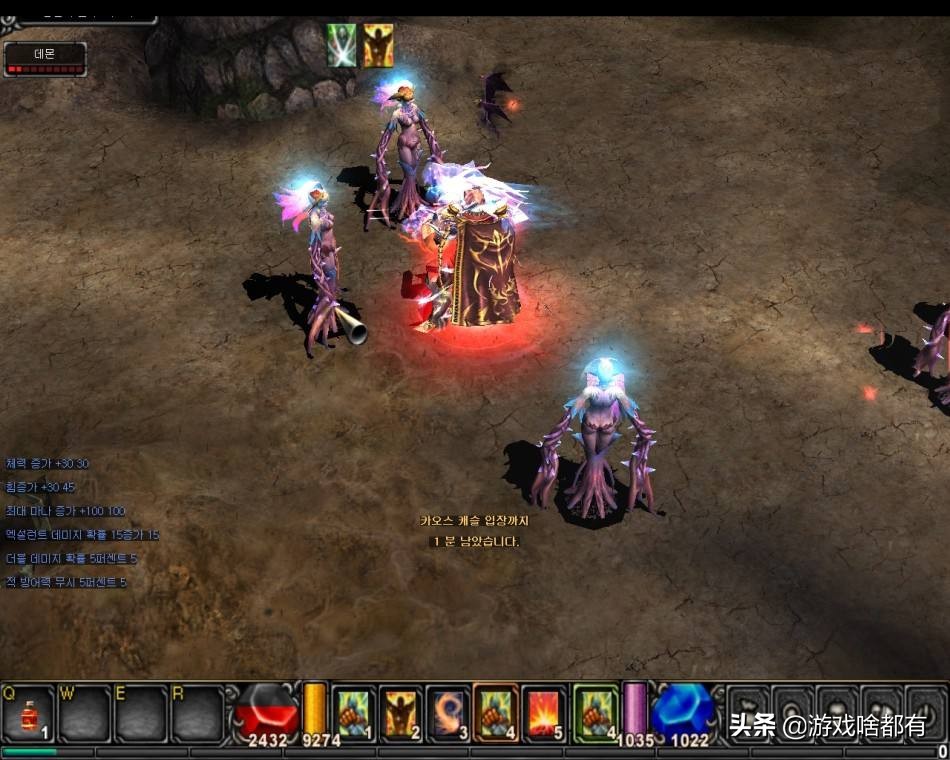
Task: Use the red potion in the Q slot
Action: 28,714
